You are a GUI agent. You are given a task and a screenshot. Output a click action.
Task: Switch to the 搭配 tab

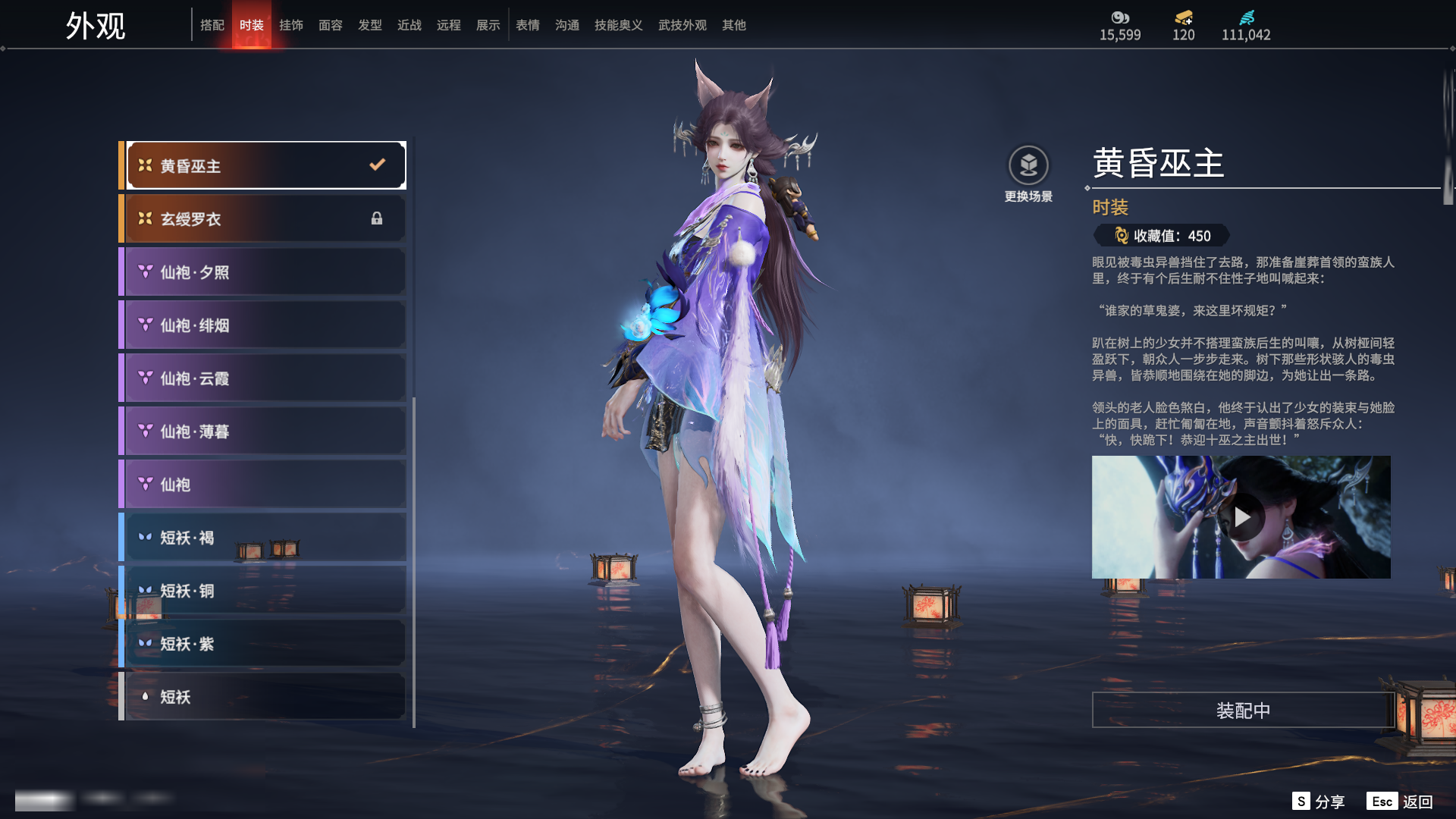pos(212,25)
